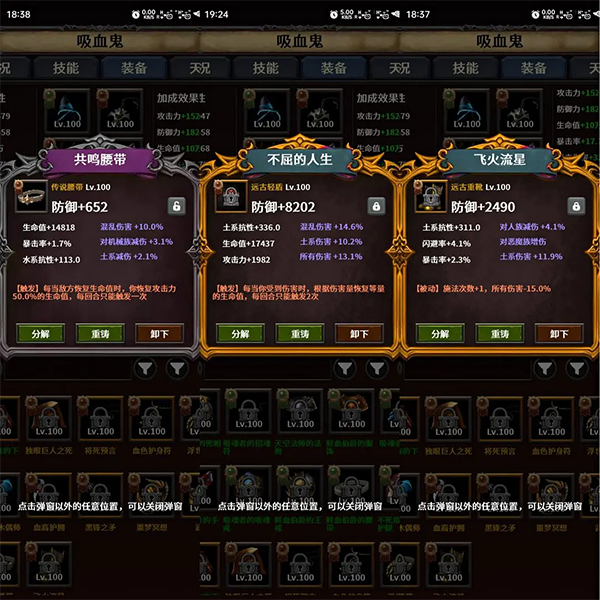Unequip 共鸣腰带 using 卸下
The height and width of the screenshot is (600, 600).
click(x=159, y=334)
